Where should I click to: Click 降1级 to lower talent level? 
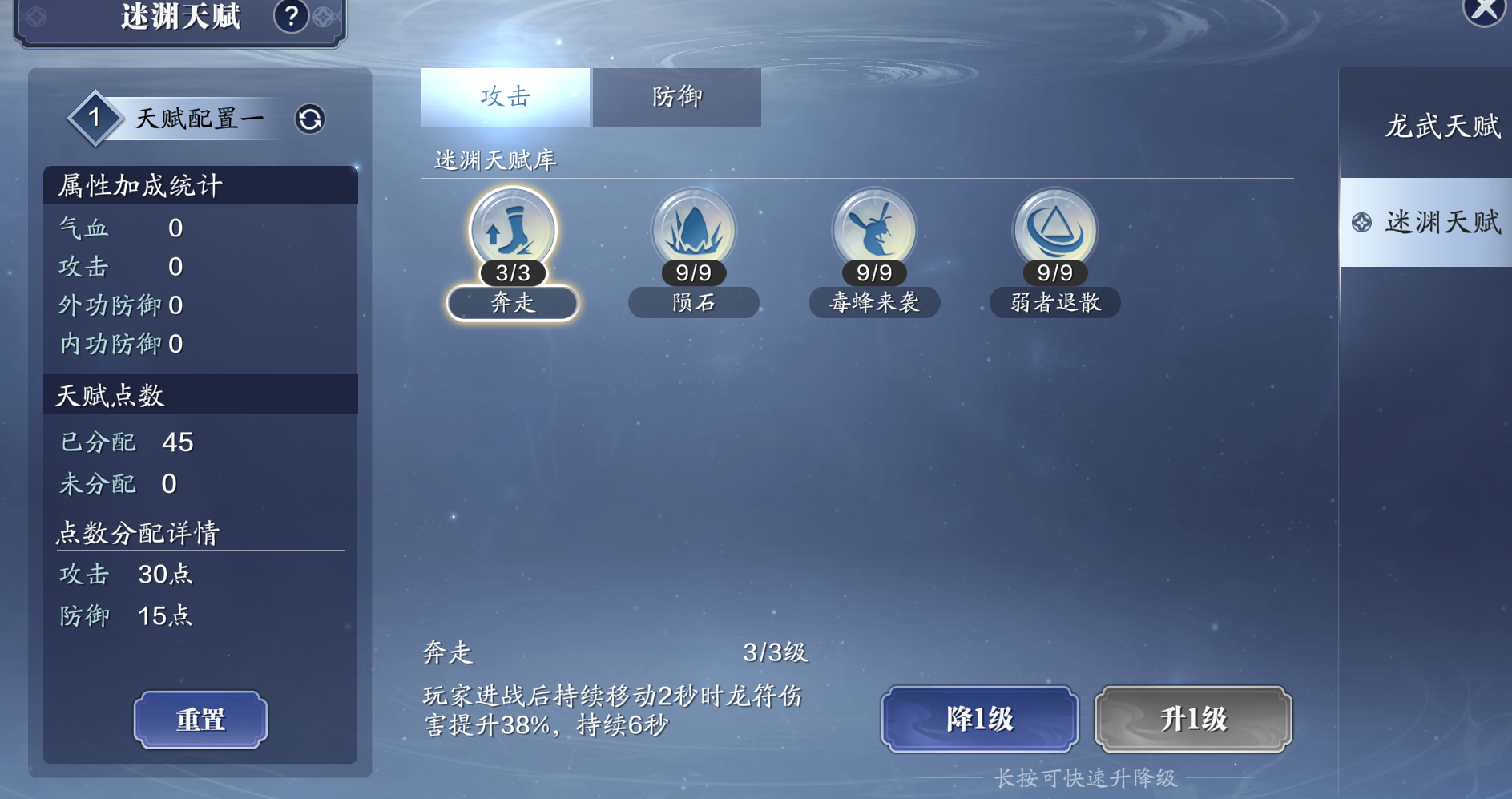[x=979, y=719]
